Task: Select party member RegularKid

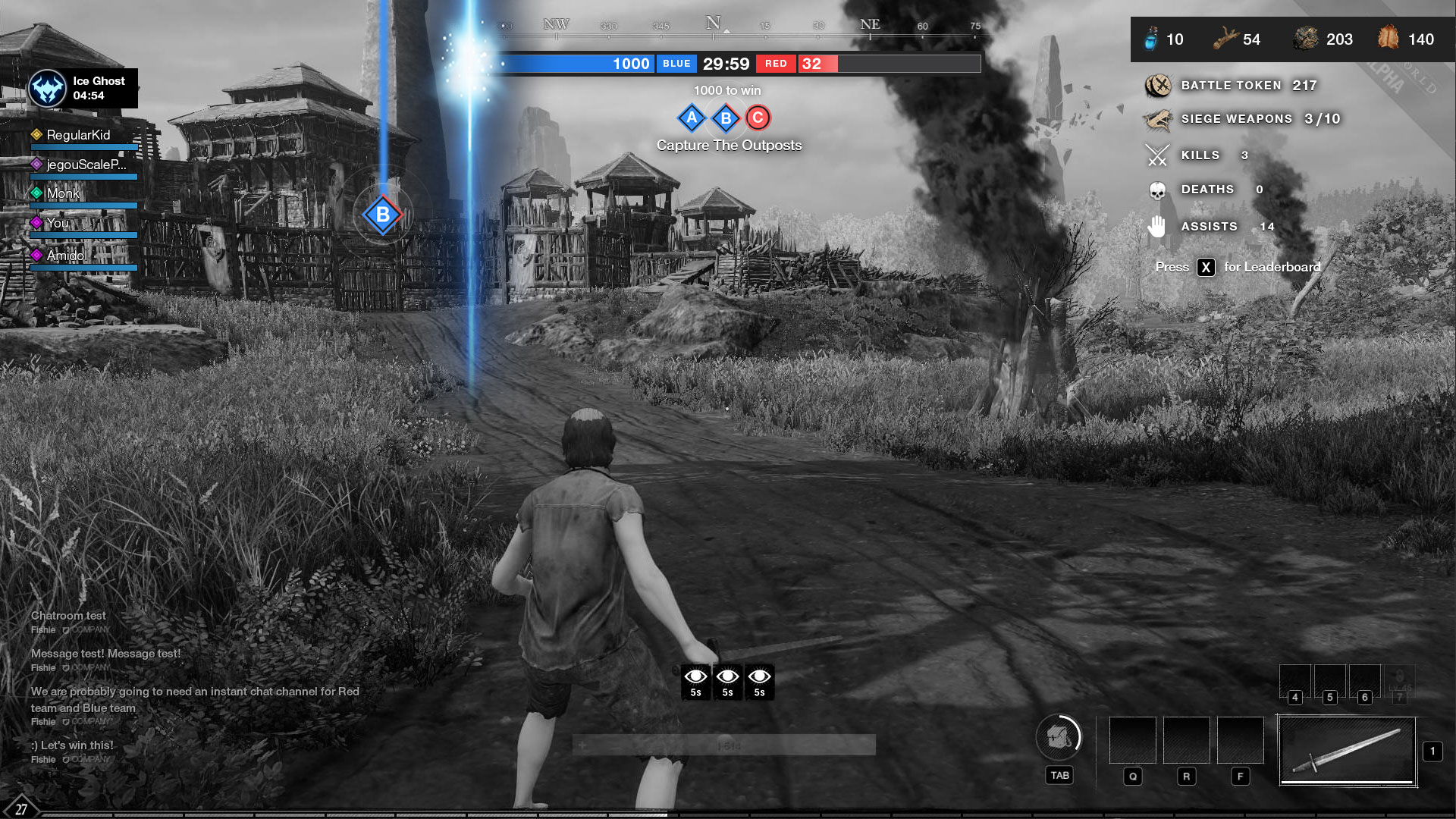Action: pyautogui.click(x=78, y=135)
